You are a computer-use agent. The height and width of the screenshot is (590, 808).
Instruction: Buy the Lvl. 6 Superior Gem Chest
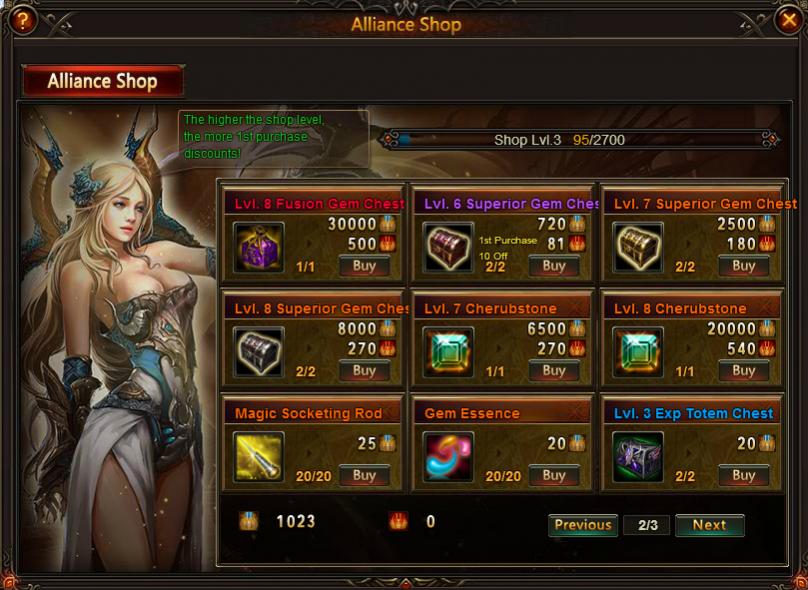(553, 266)
